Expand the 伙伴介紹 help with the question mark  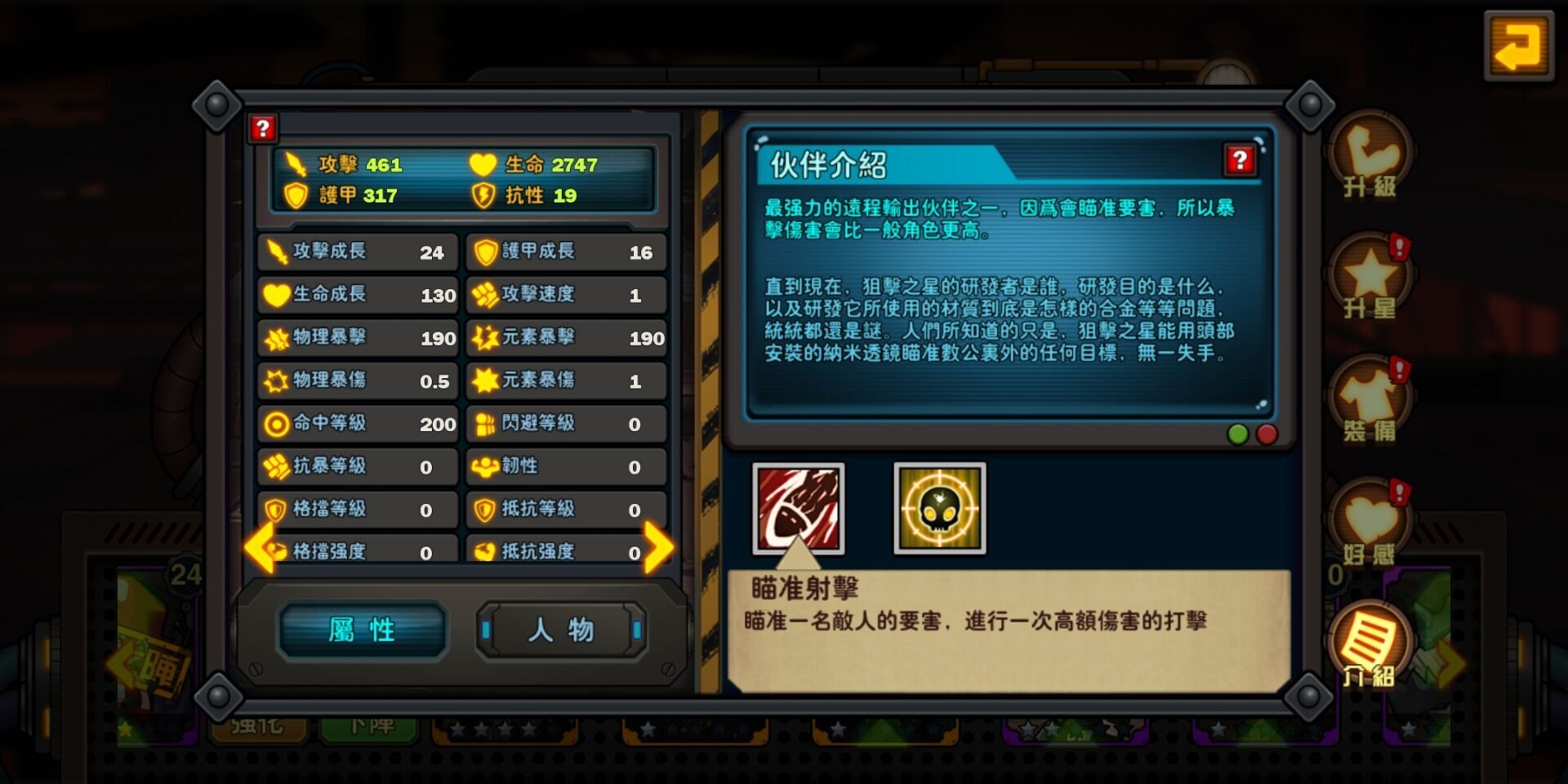click(1240, 161)
